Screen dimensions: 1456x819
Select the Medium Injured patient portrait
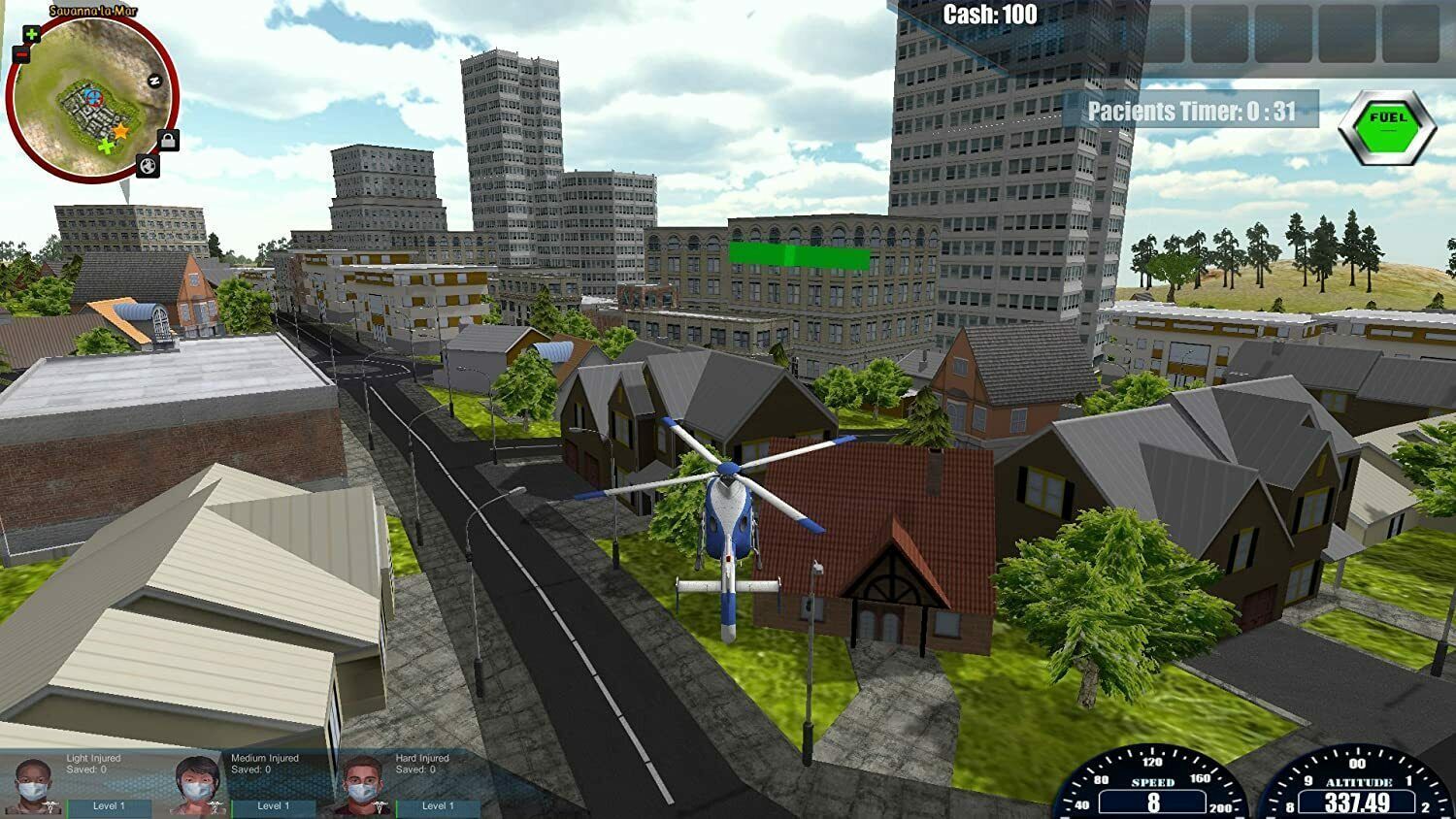198,784
